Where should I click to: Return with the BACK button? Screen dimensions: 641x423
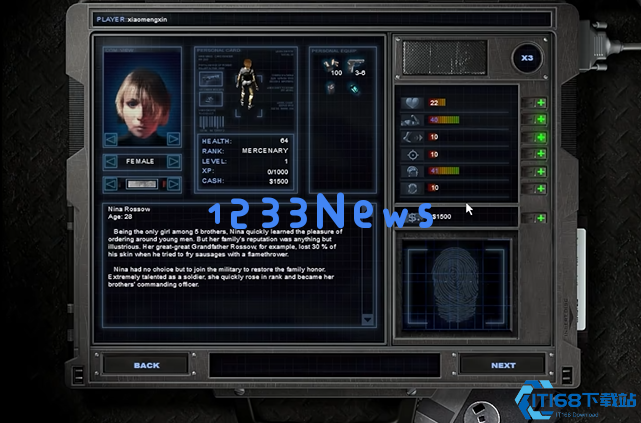146,365
